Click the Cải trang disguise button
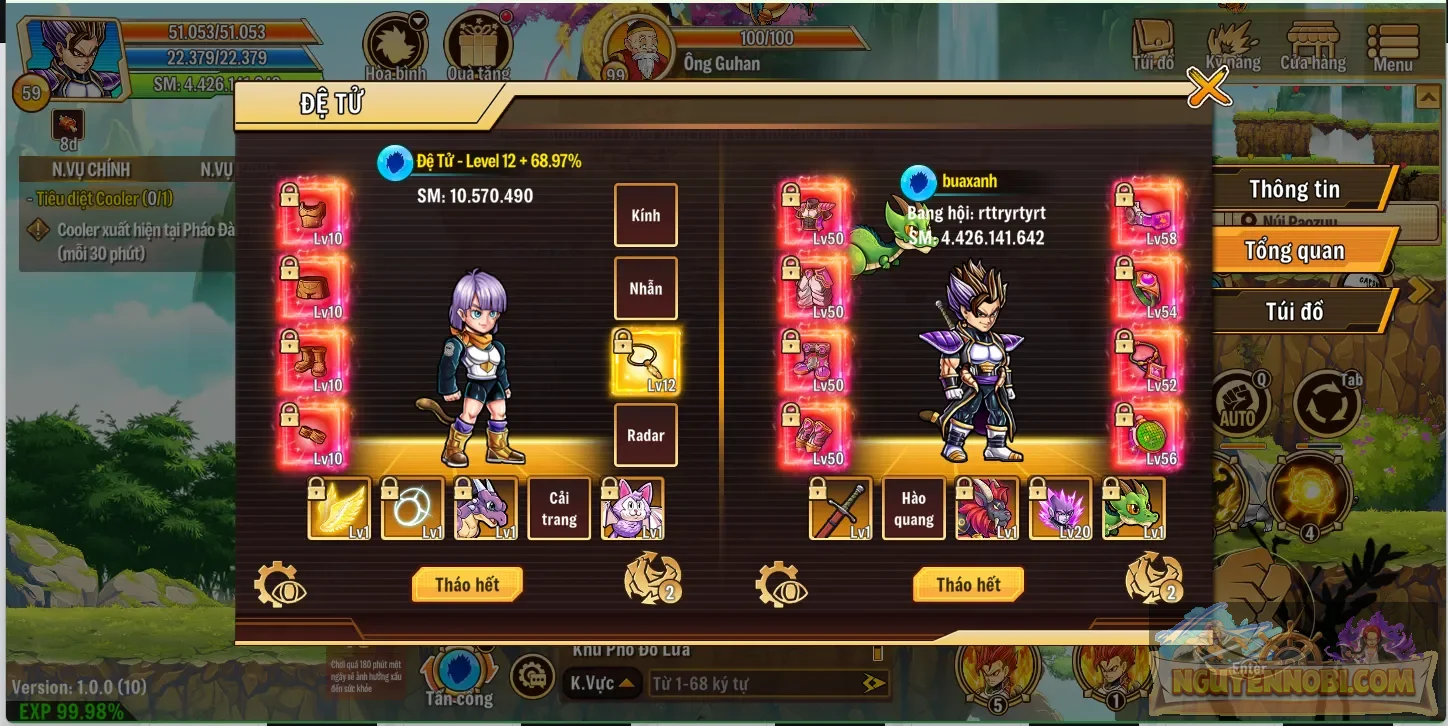 559,508
